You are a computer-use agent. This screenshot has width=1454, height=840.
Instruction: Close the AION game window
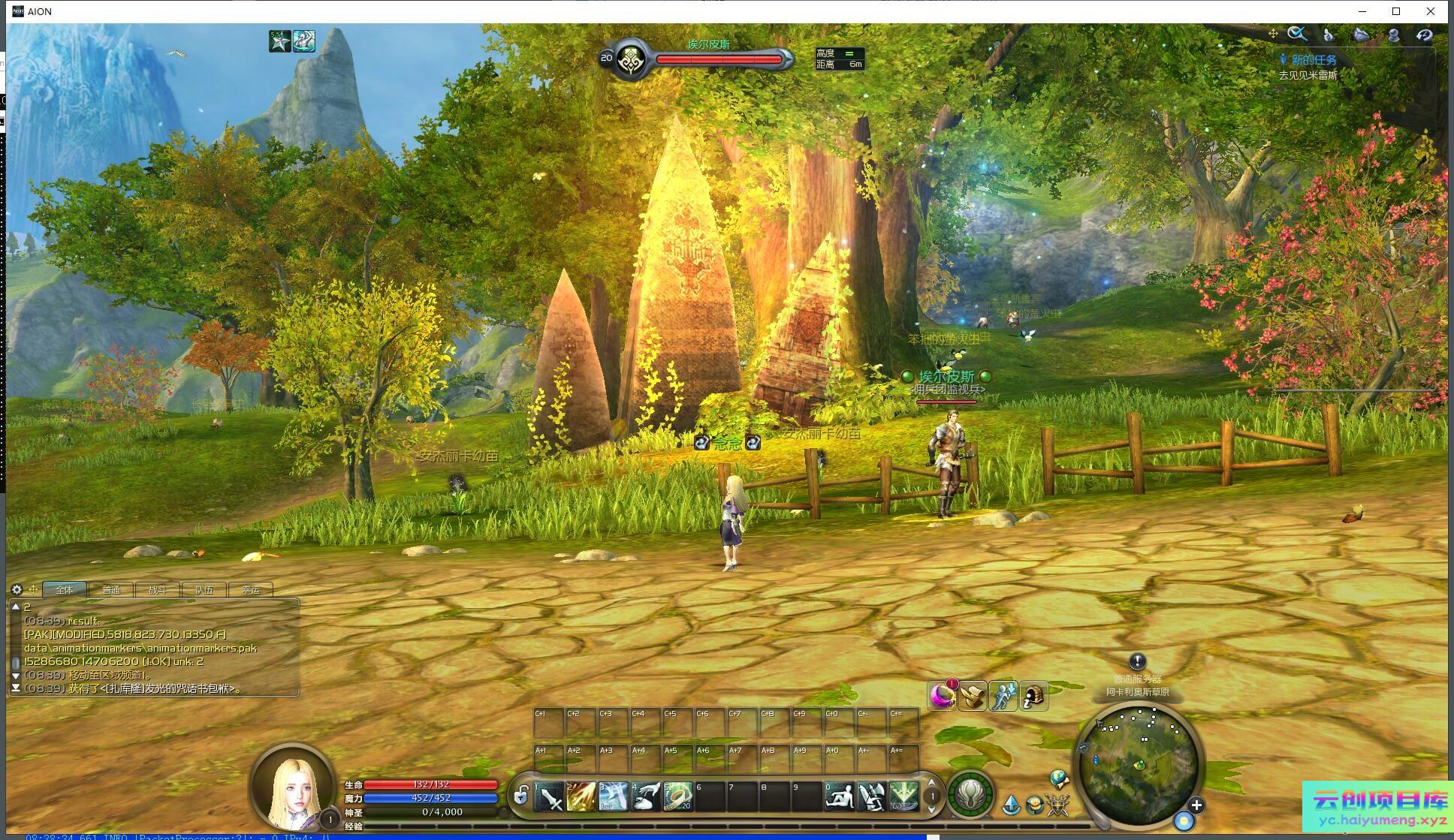tap(1431, 11)
